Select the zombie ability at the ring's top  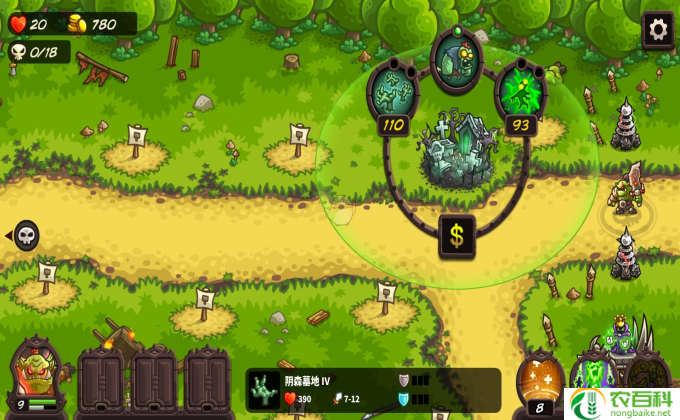click(x=455, y=58)
